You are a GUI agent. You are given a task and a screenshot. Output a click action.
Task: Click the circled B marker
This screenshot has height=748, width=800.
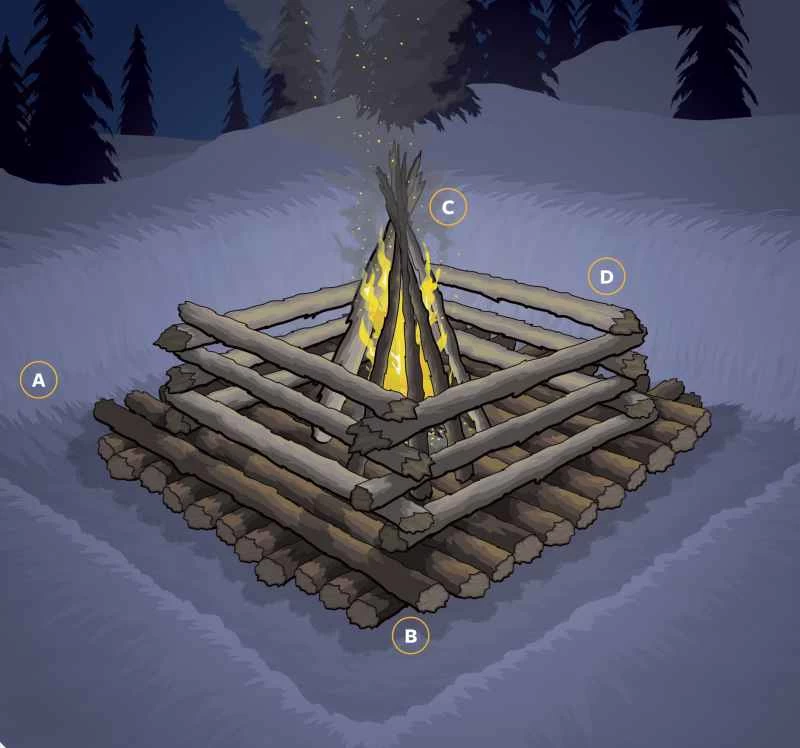pyautogui.click(x=410, y=634)
